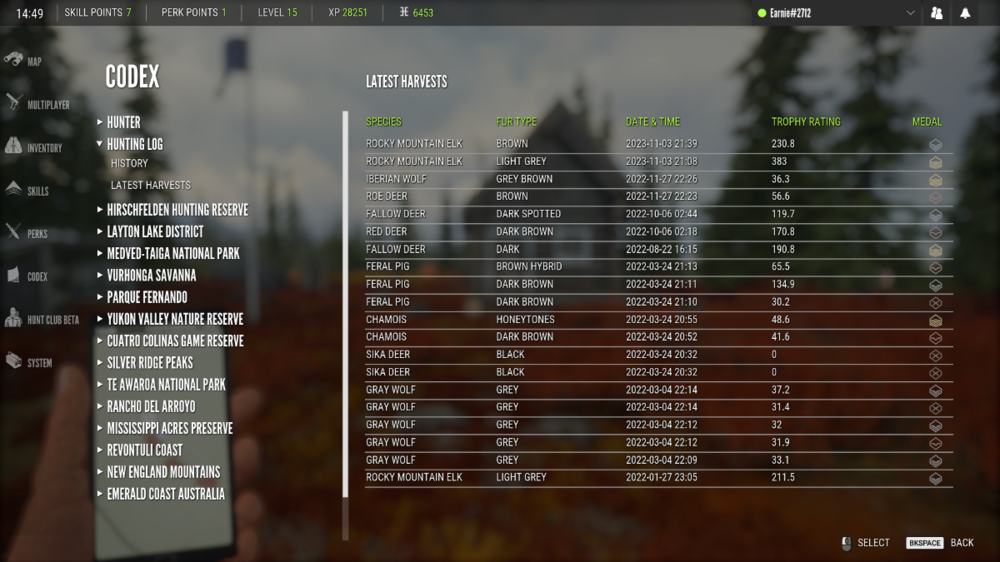The image size is (1000, 562).
Task: Open Hunt Club Beta
Action: coord(41,319)
